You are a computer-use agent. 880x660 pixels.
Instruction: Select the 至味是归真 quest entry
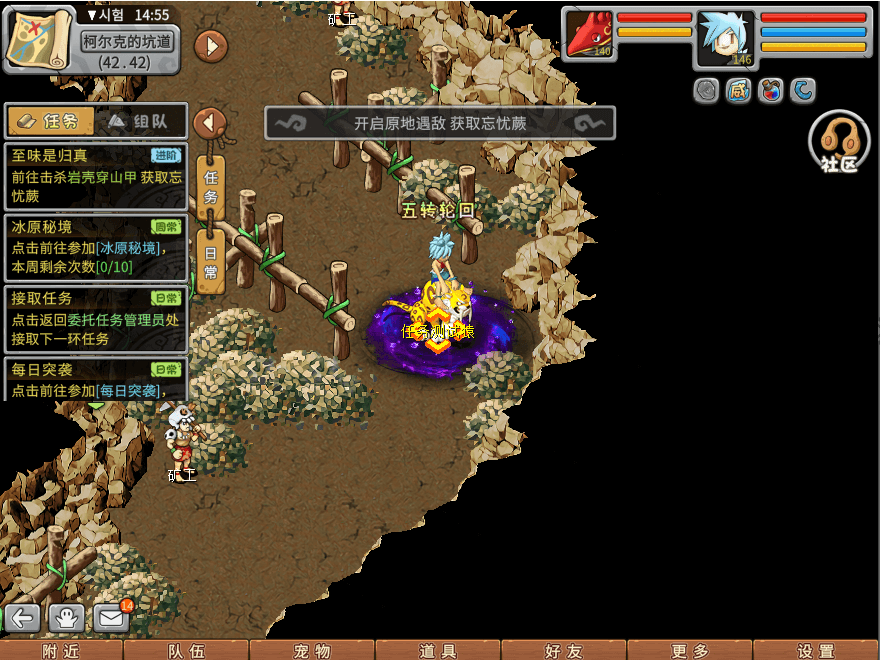[x=96, y=176]
